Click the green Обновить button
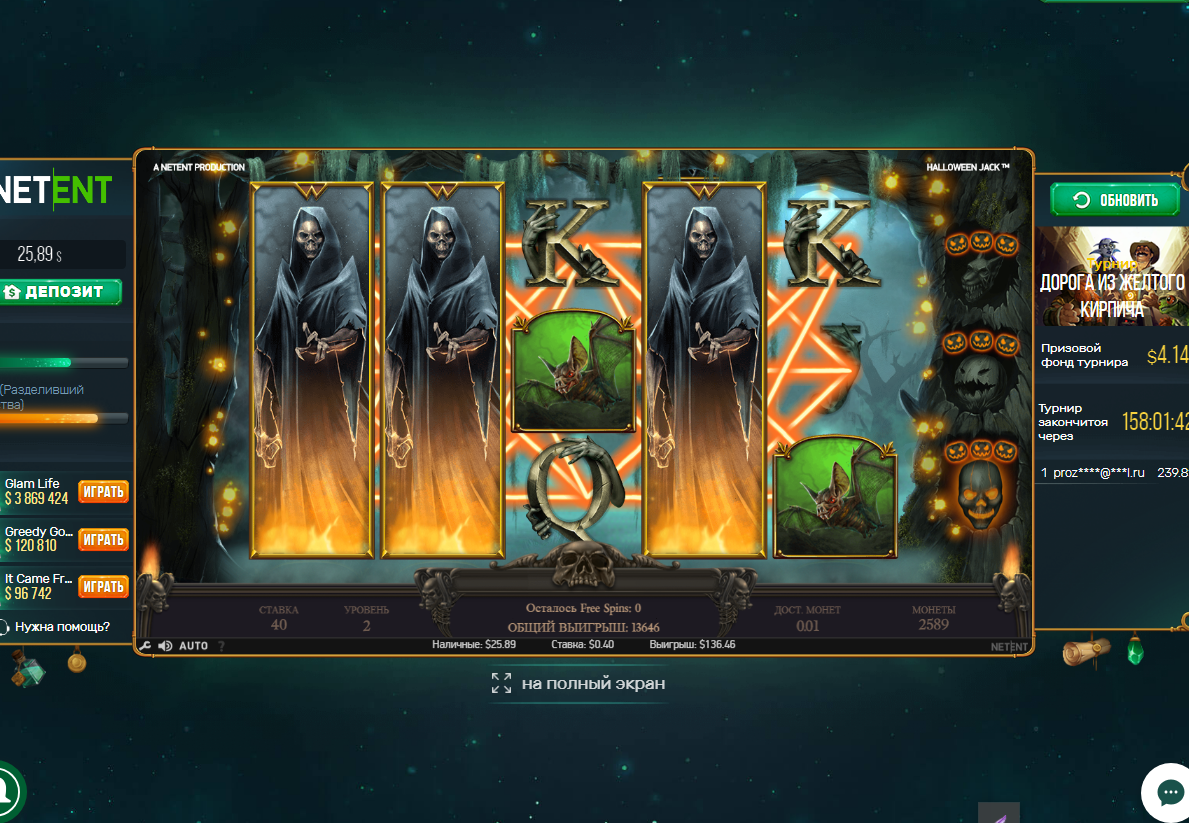This screenshot has height=823, width=1189. tap(1115, 200)
